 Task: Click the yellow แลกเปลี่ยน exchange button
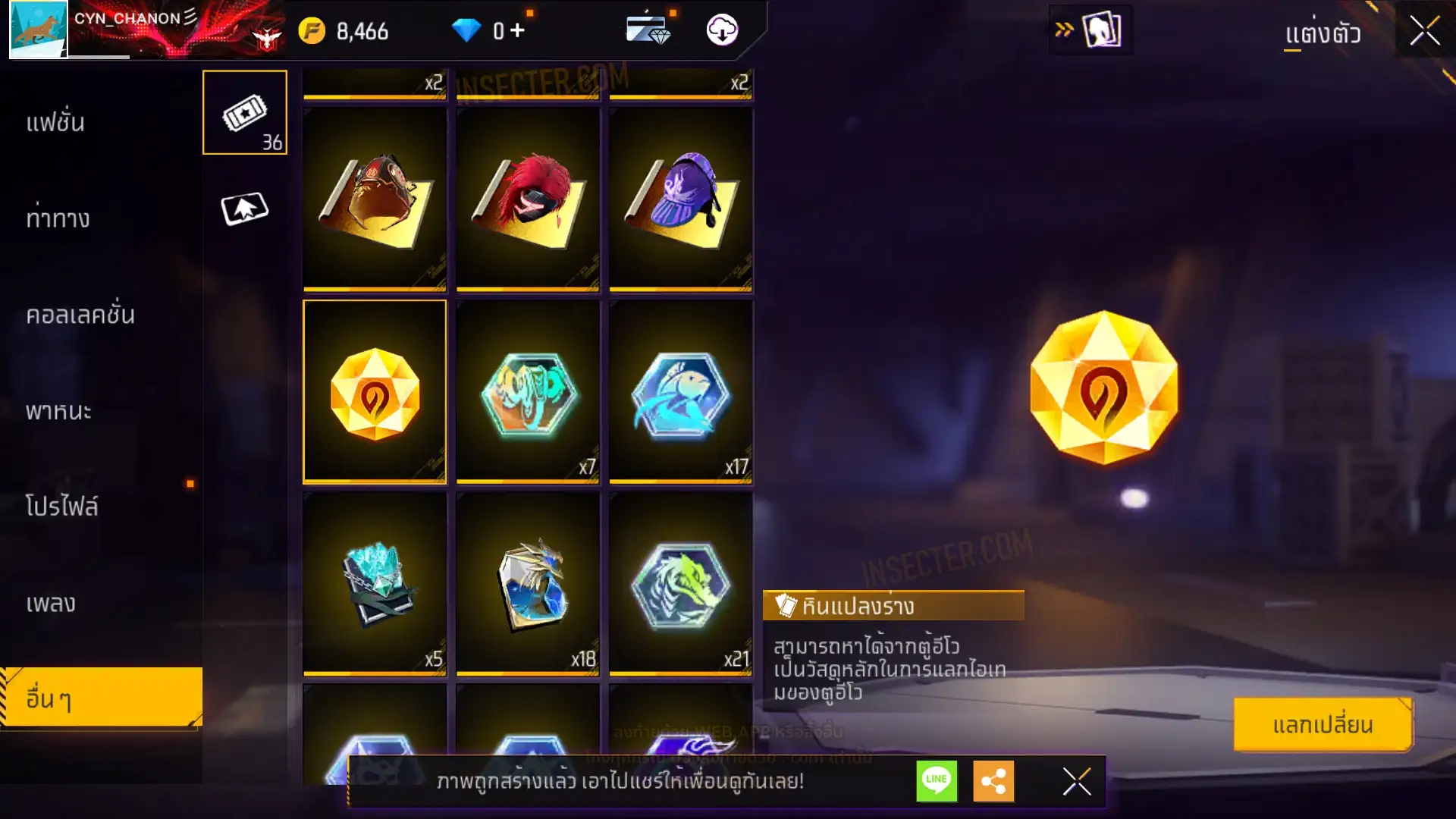(x=1323, y=725)
